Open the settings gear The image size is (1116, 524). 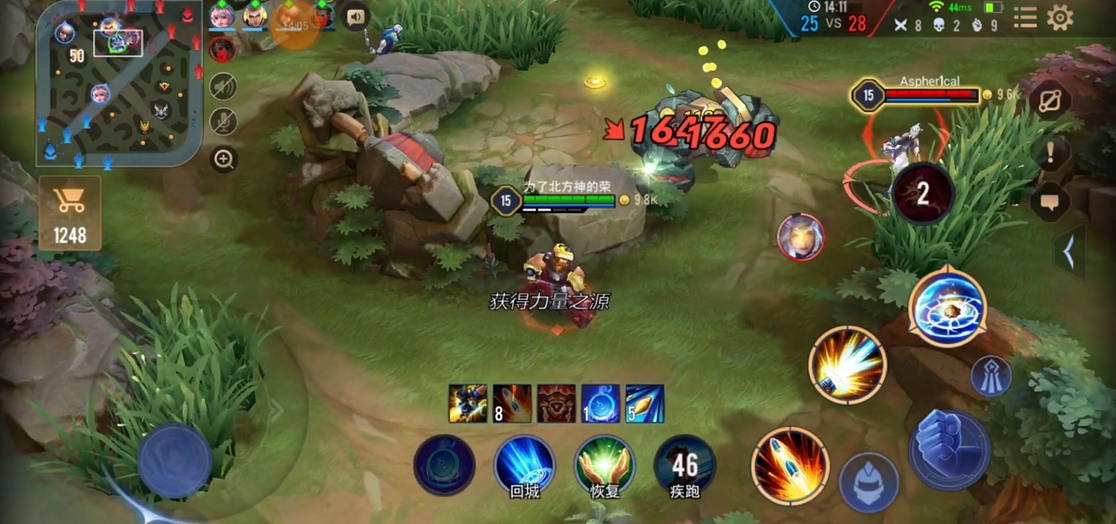(x=1060, y=17)
